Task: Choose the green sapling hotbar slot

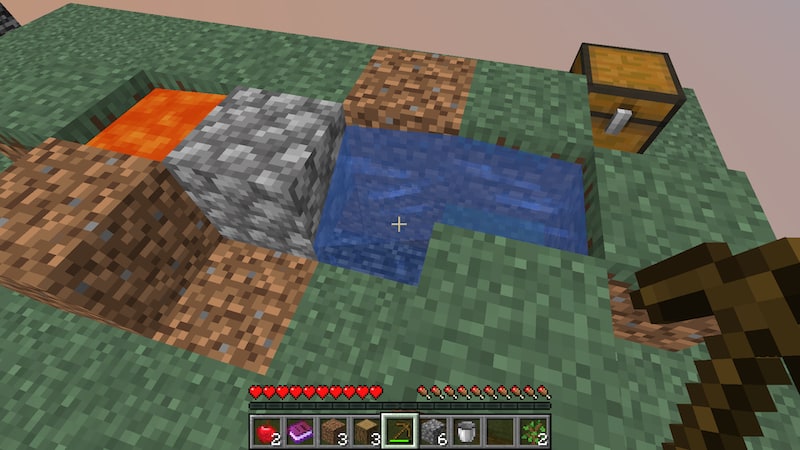Action: (x=534, y=431)
